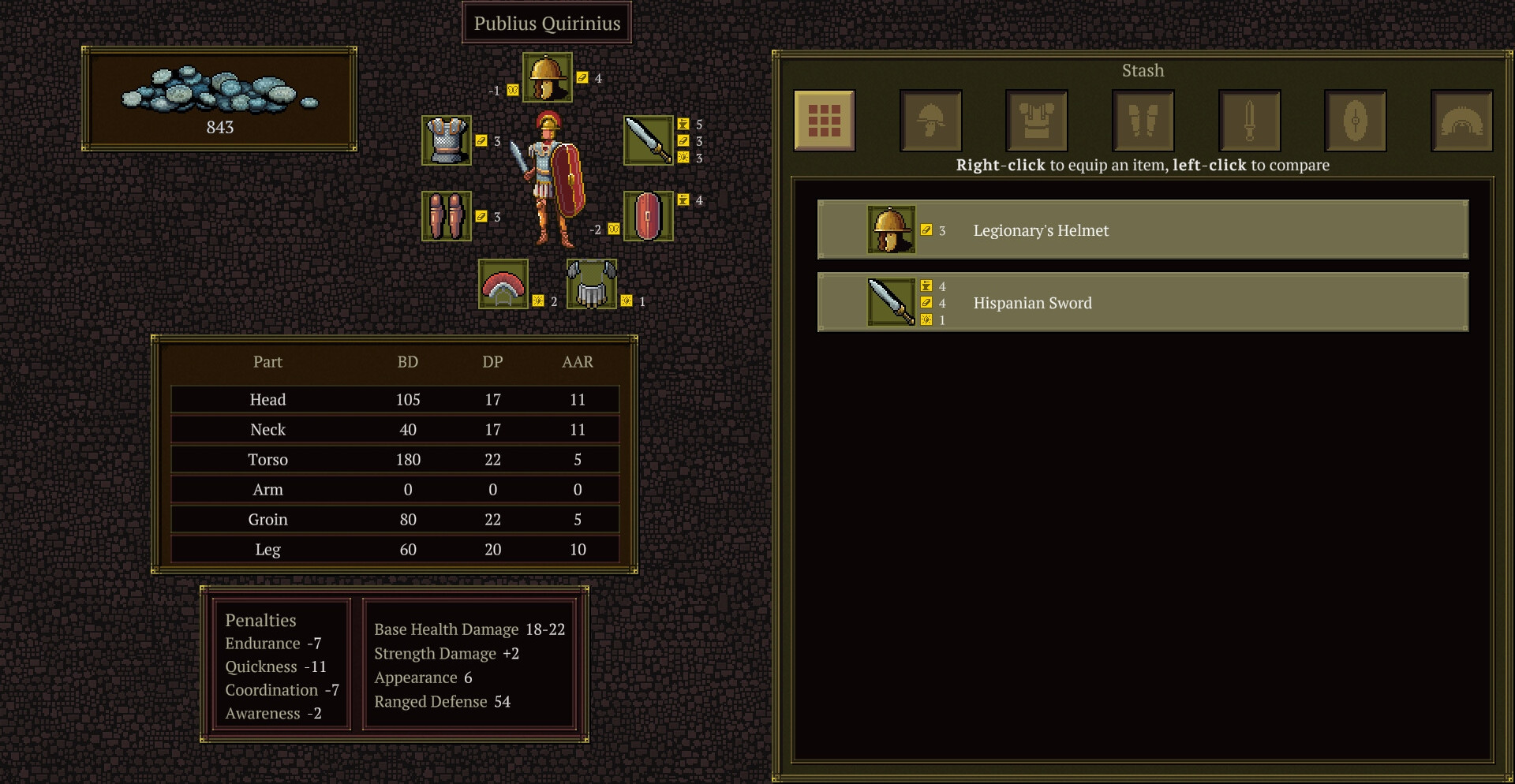Compare the Legionary's Helmet in stash
This screenshot has width=1515, height=784.
click(x=1143, y=230)
